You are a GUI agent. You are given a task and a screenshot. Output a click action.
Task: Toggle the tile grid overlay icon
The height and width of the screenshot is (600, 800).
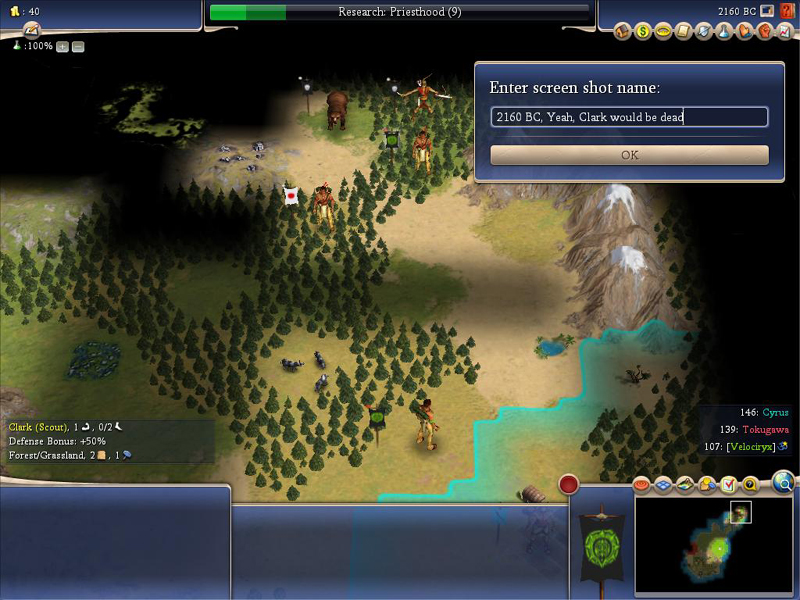664,486
